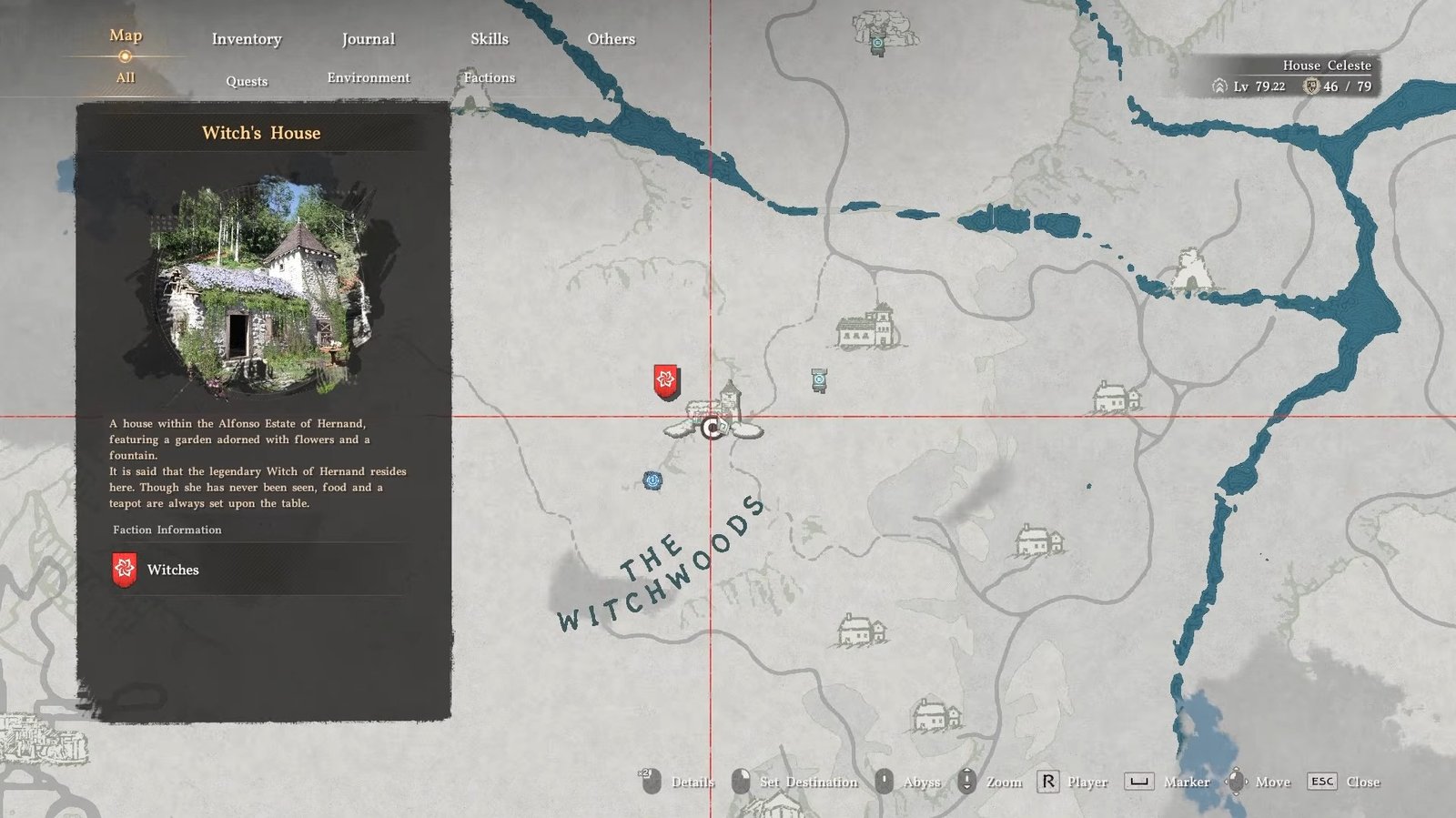
Task: Select the teal marker at the map's top
Action: (x=877, y=43)
